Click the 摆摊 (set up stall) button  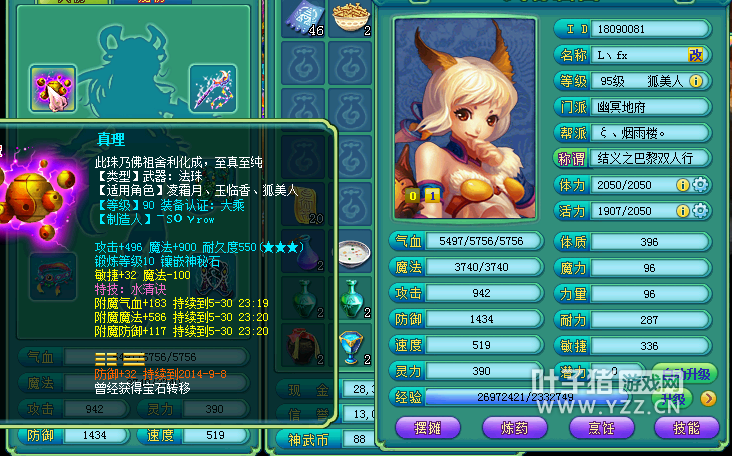click(427, 426)
